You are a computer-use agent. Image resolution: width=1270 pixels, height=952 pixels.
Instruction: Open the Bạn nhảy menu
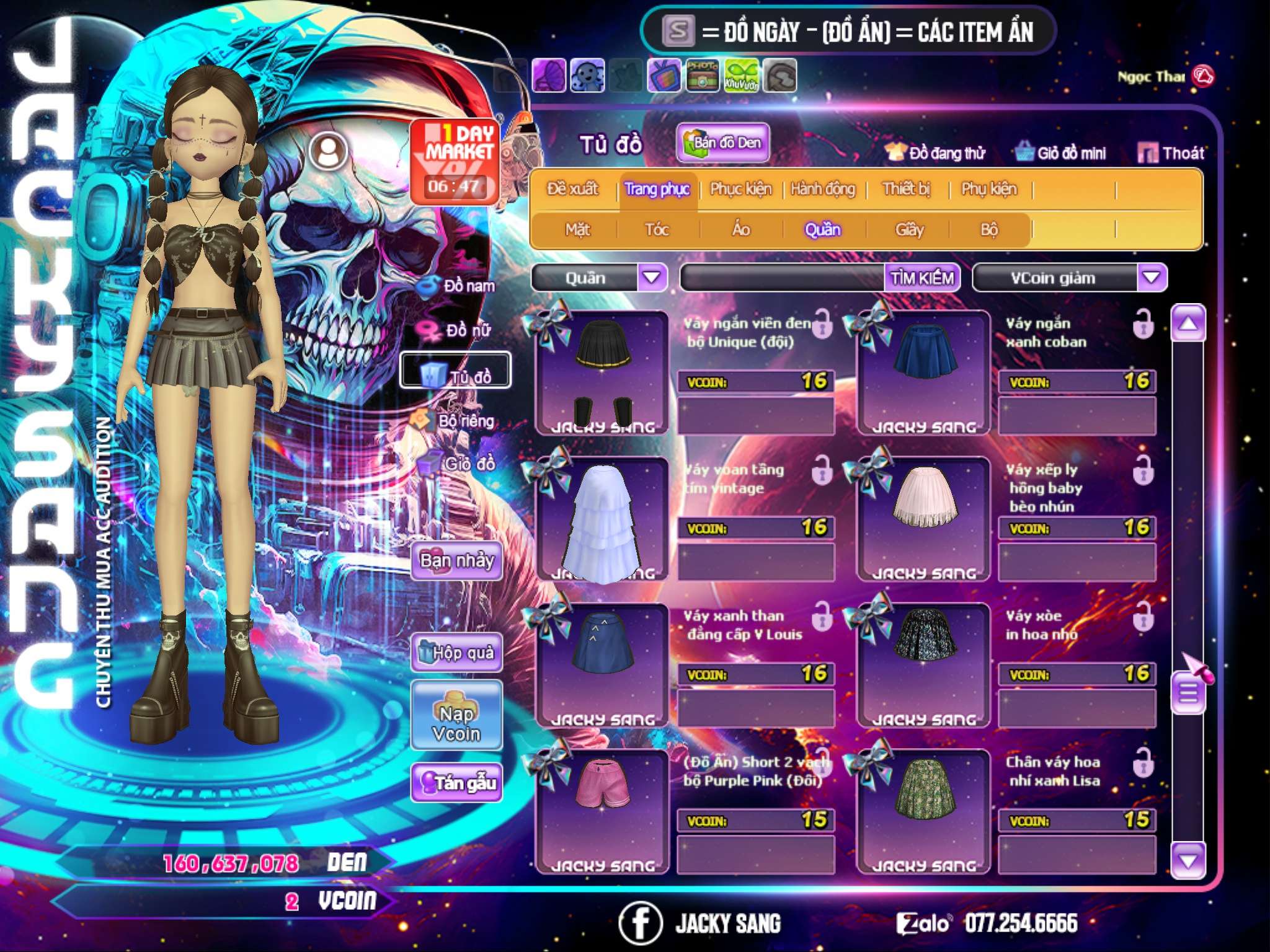click(x=457, y=562)
